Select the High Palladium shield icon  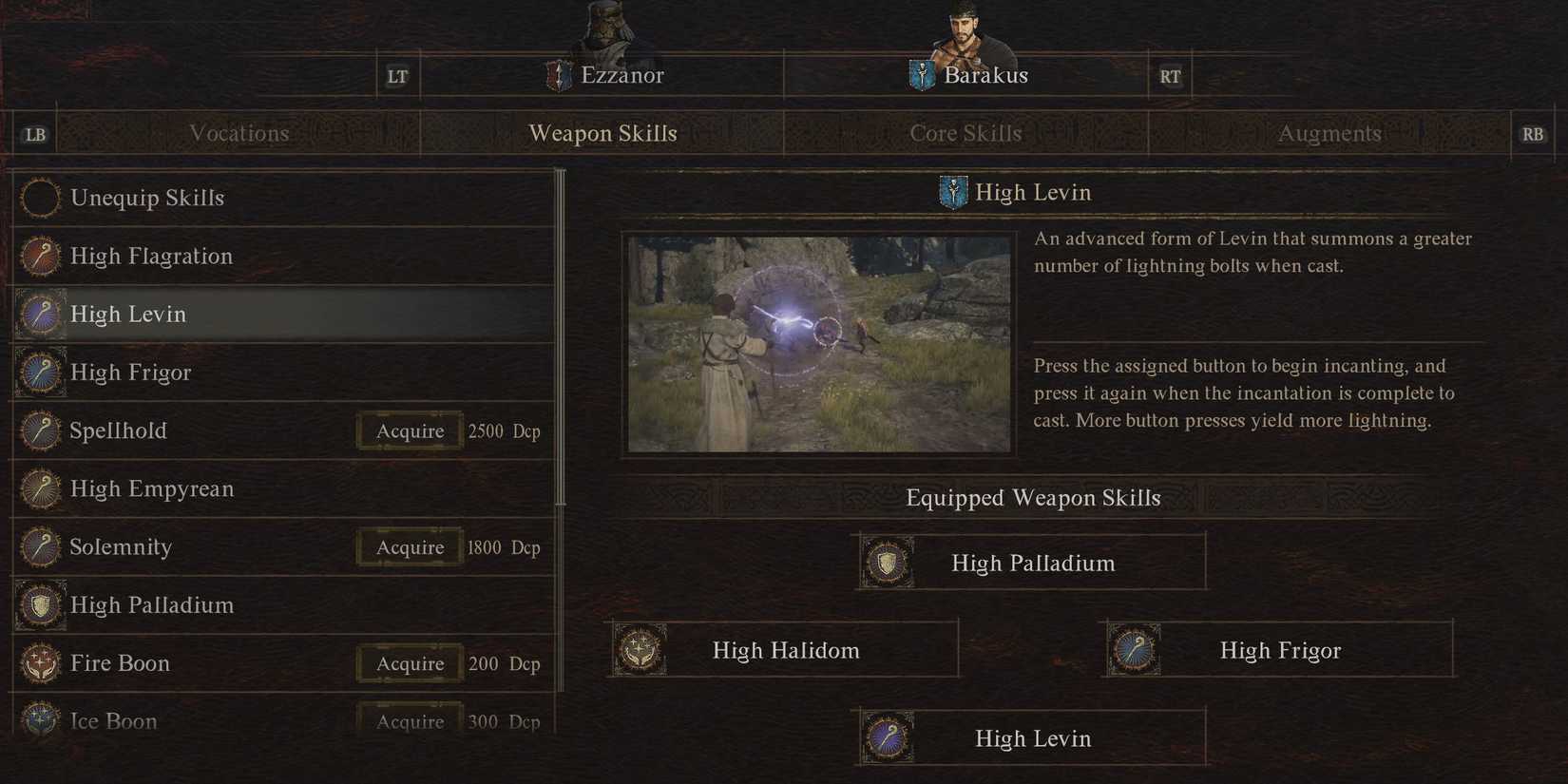coord(41,605)
